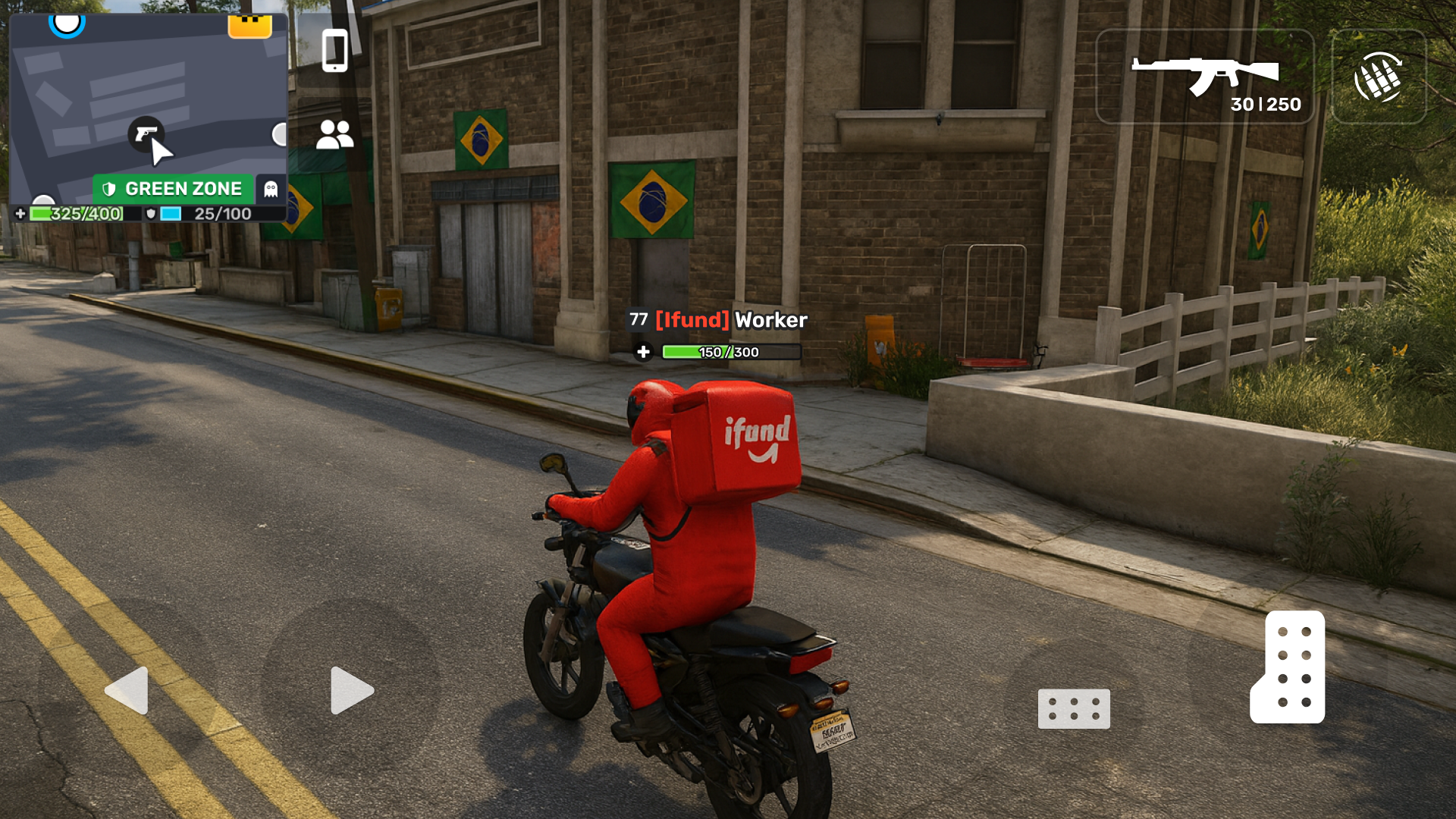This screenshot has height=819, width=1456.
Task: Open the phone icon below the minimap
Action: click(335, 51)
